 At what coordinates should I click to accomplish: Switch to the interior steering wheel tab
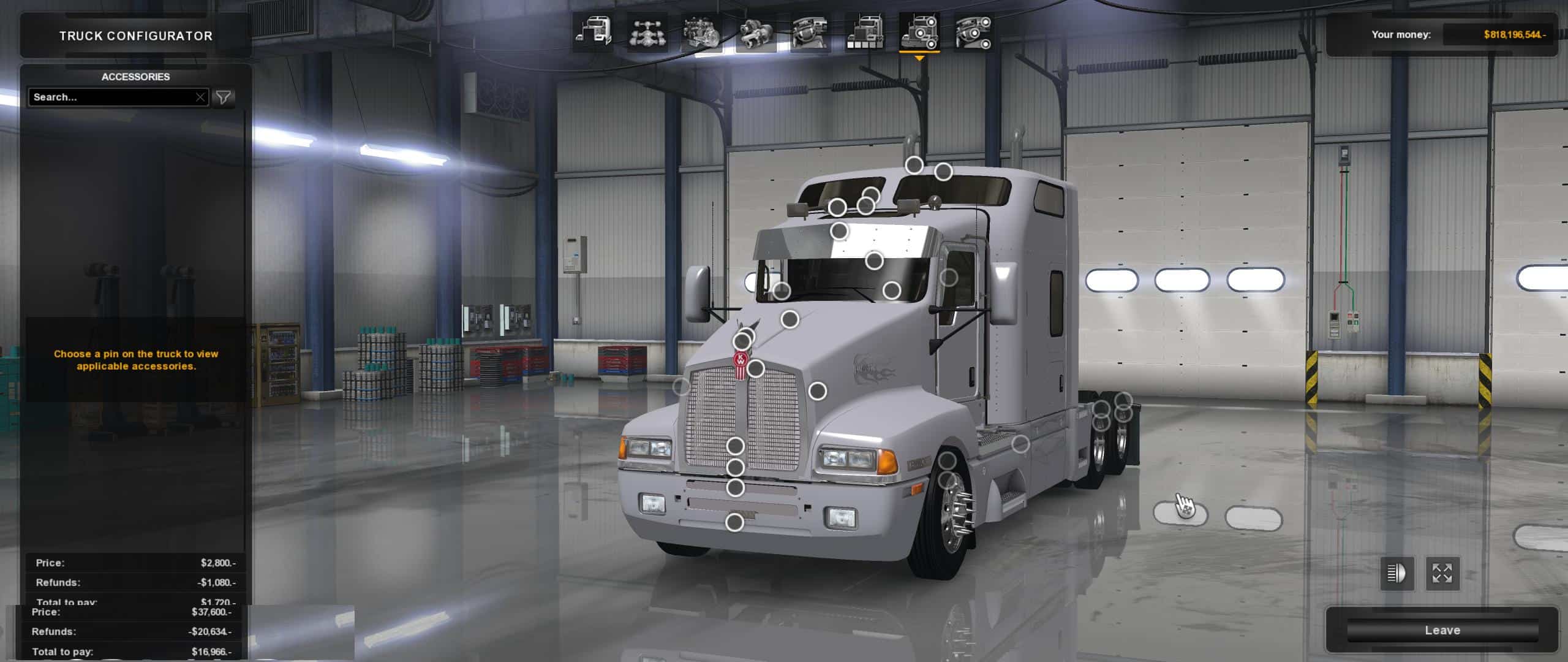pos(810,32)
